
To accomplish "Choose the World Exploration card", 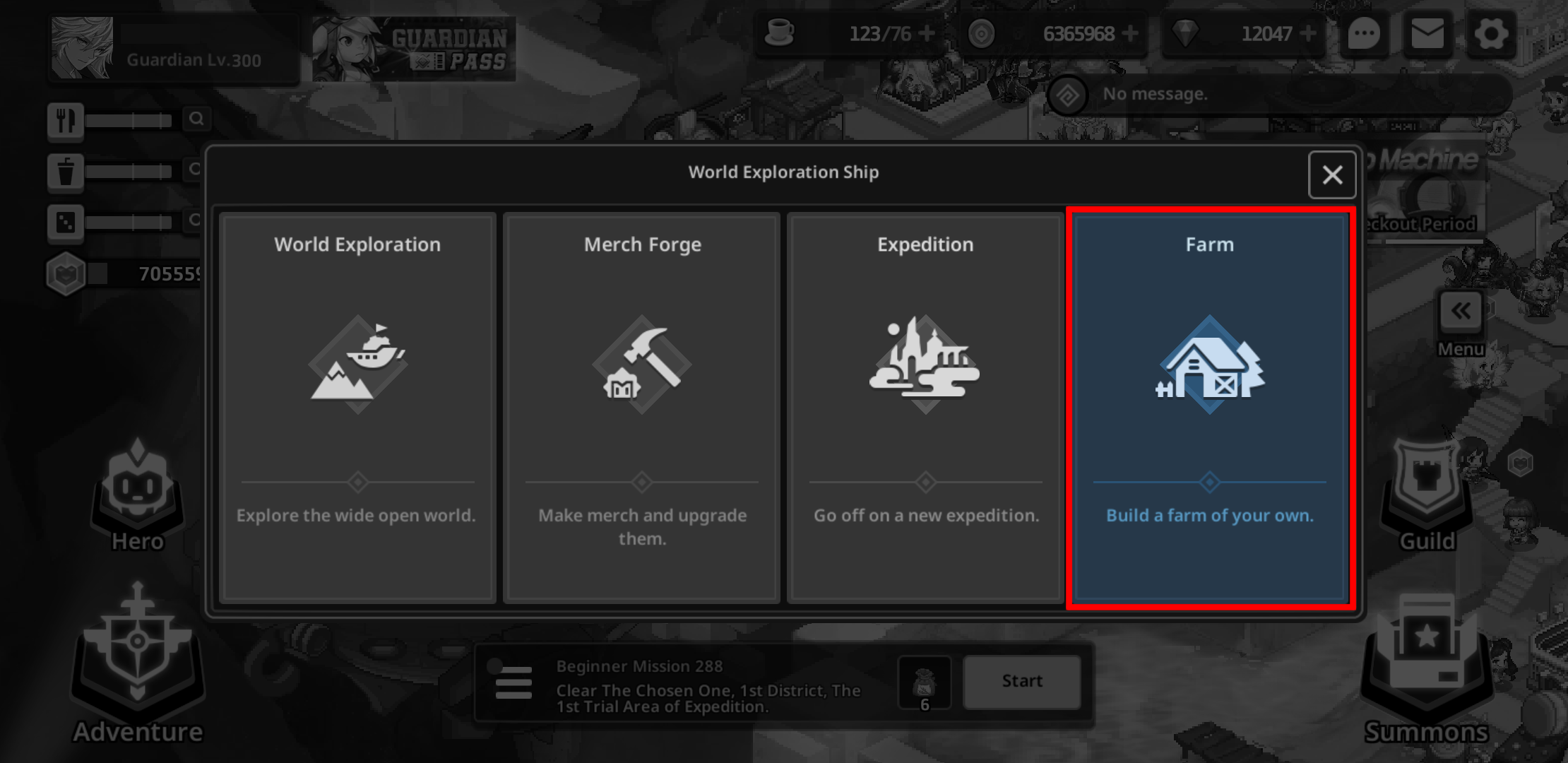I will click(x=357, y=408).
